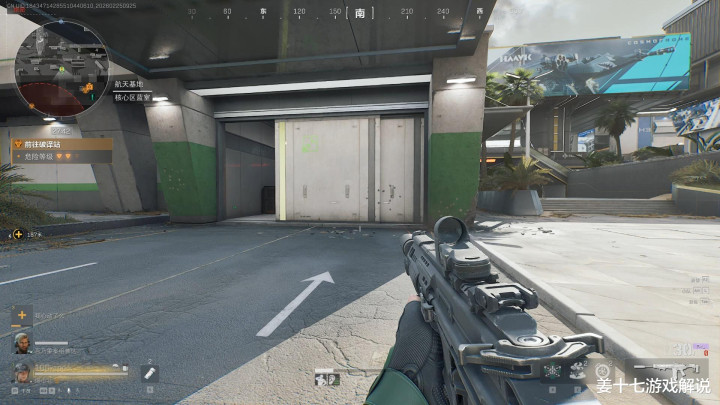
Task: Use the syringe item slot
Action: click(150, 373)
